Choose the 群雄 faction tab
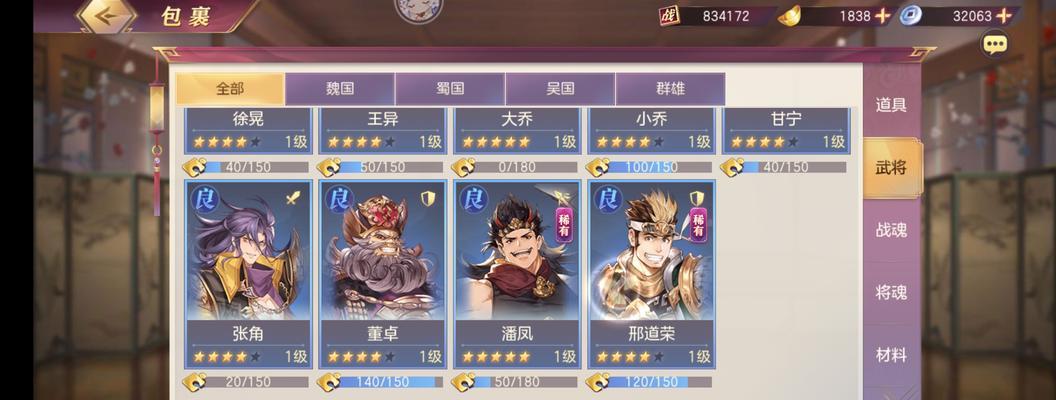This screenshot has height=400, width=1056. pos(670,88)
